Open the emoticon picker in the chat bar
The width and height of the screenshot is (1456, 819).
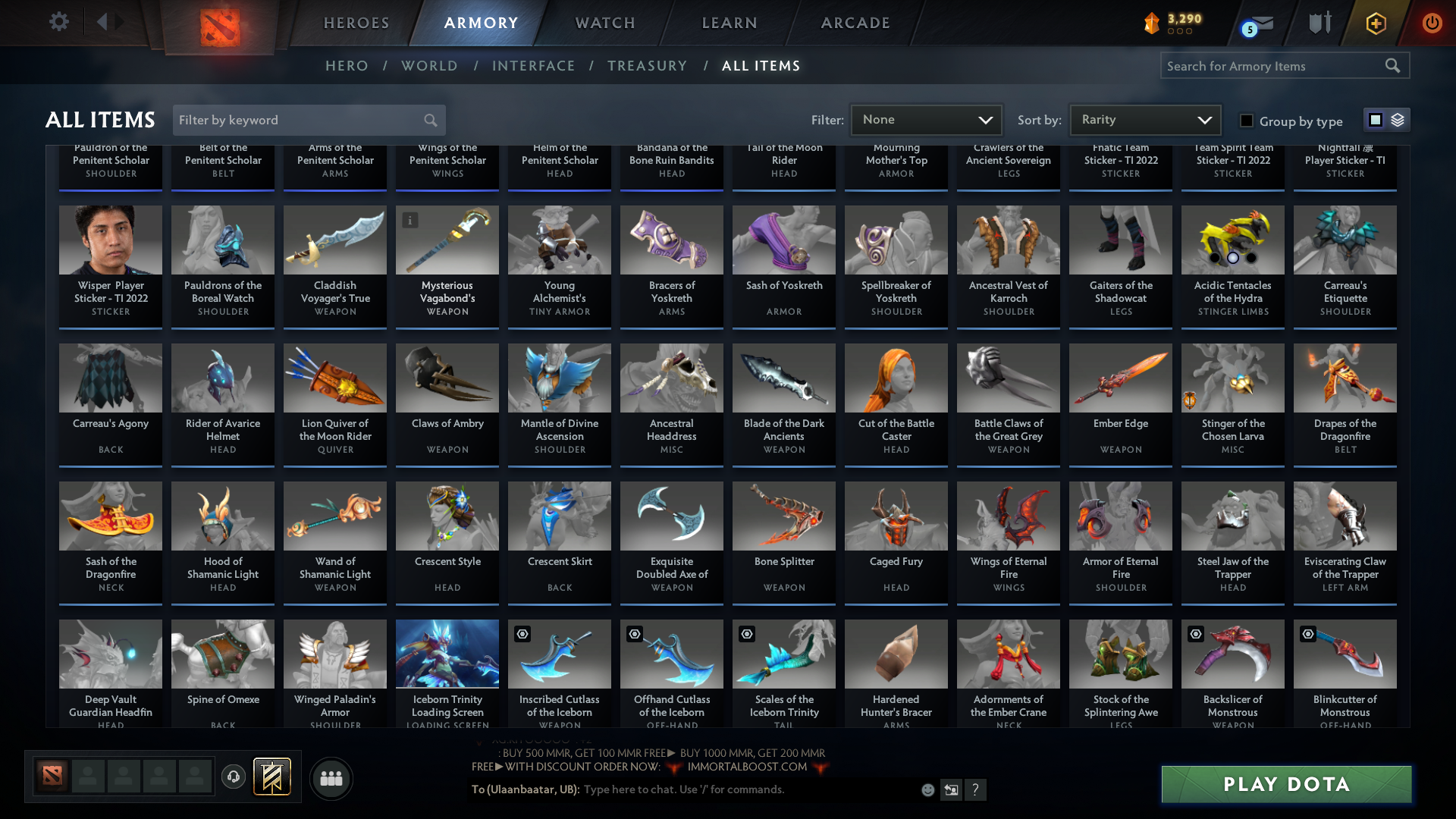pyautogui.click(x=927, y=789)
